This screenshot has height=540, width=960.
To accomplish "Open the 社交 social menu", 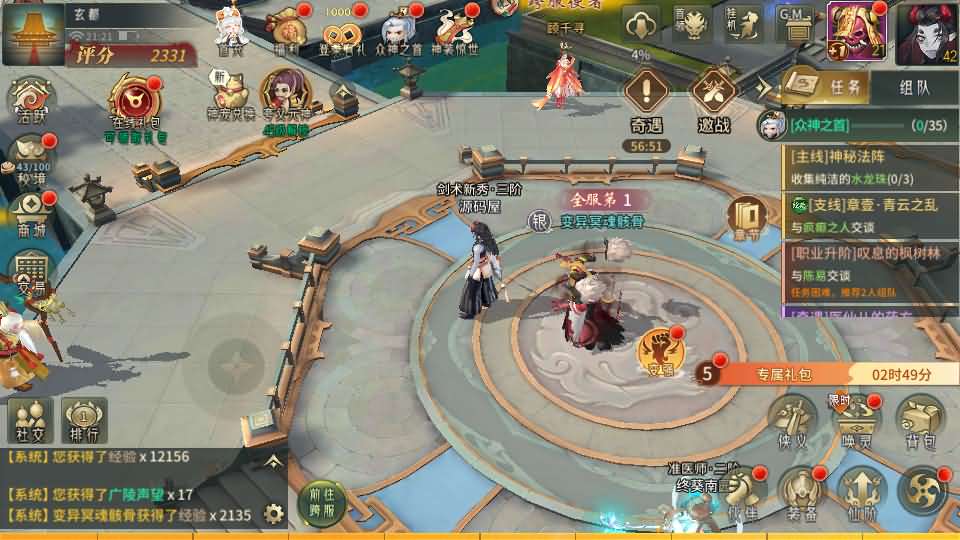I will coord(30,419).
